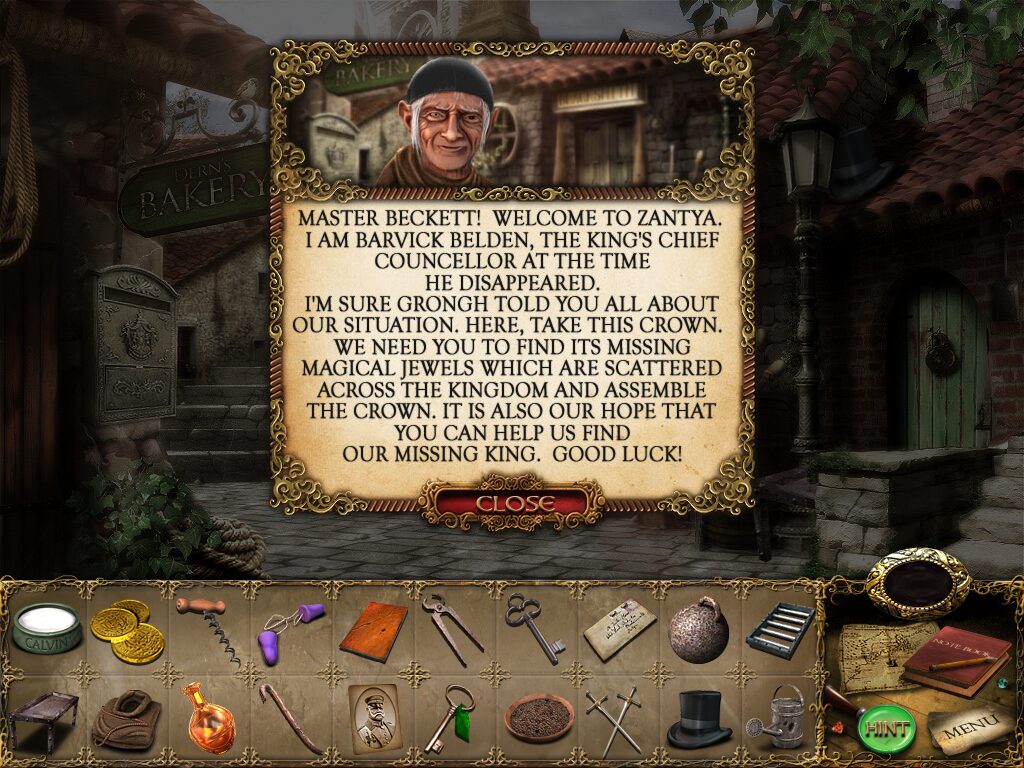Select the orange book item

click(373, 630)
